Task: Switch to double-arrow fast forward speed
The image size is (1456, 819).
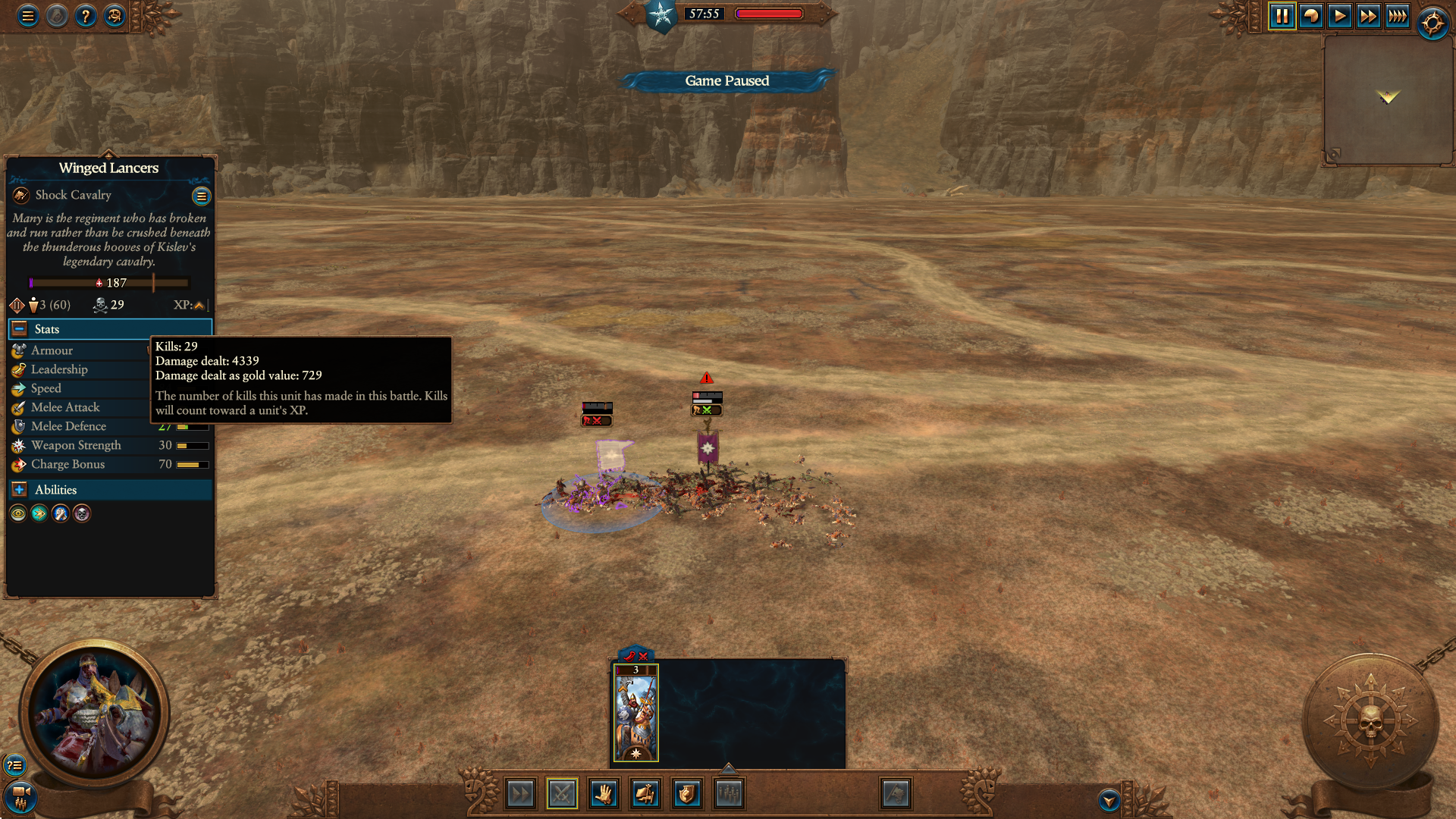Action: [x=1368, y=16]
